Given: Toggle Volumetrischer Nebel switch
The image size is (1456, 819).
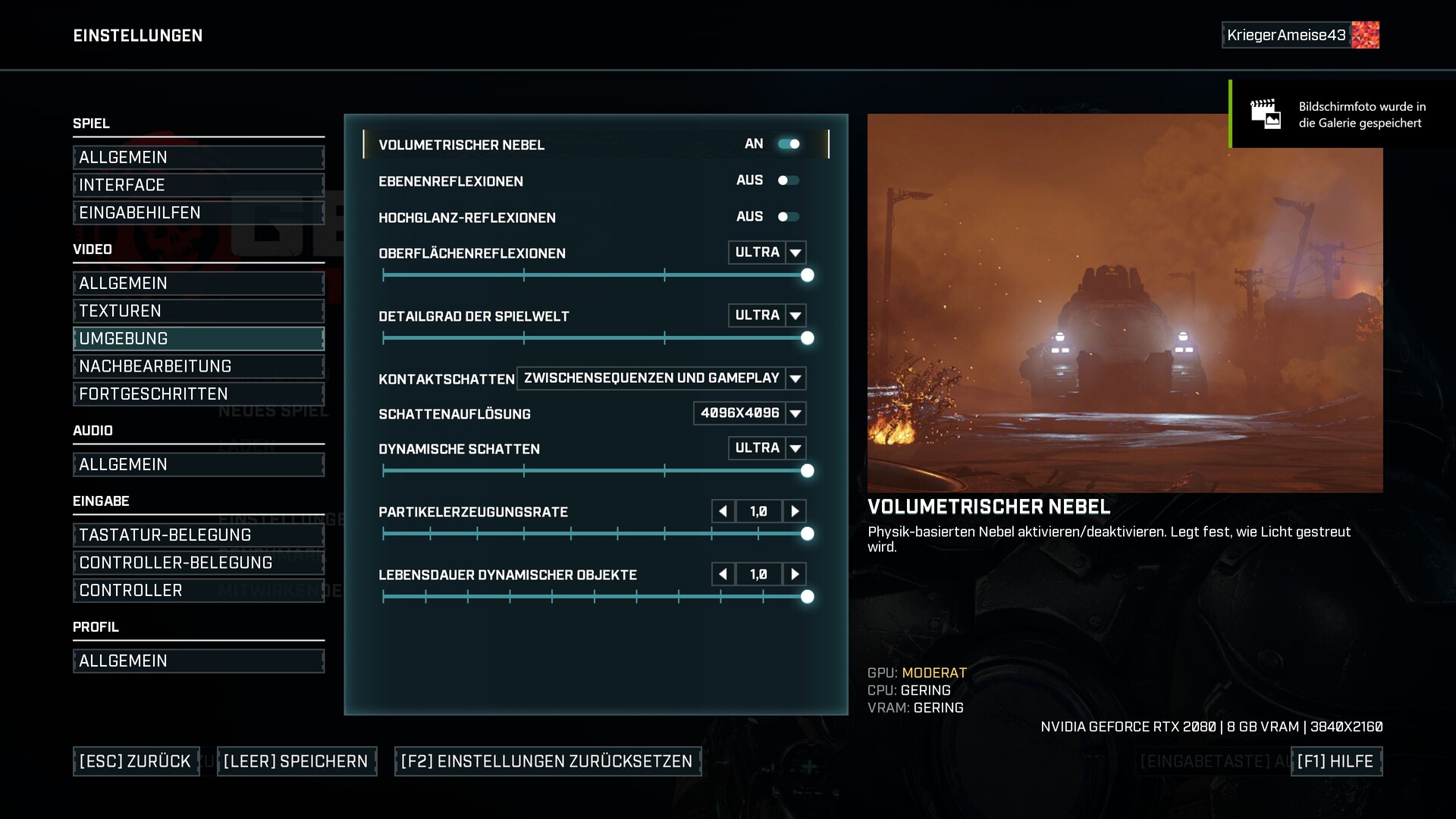Looking at the screenshot, I should 789,144.
